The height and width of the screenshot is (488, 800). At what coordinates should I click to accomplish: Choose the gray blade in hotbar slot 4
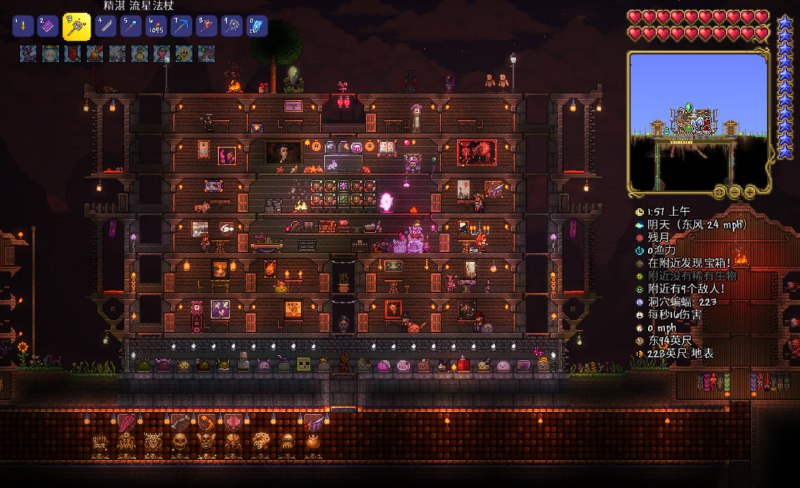tap(105, 26)
